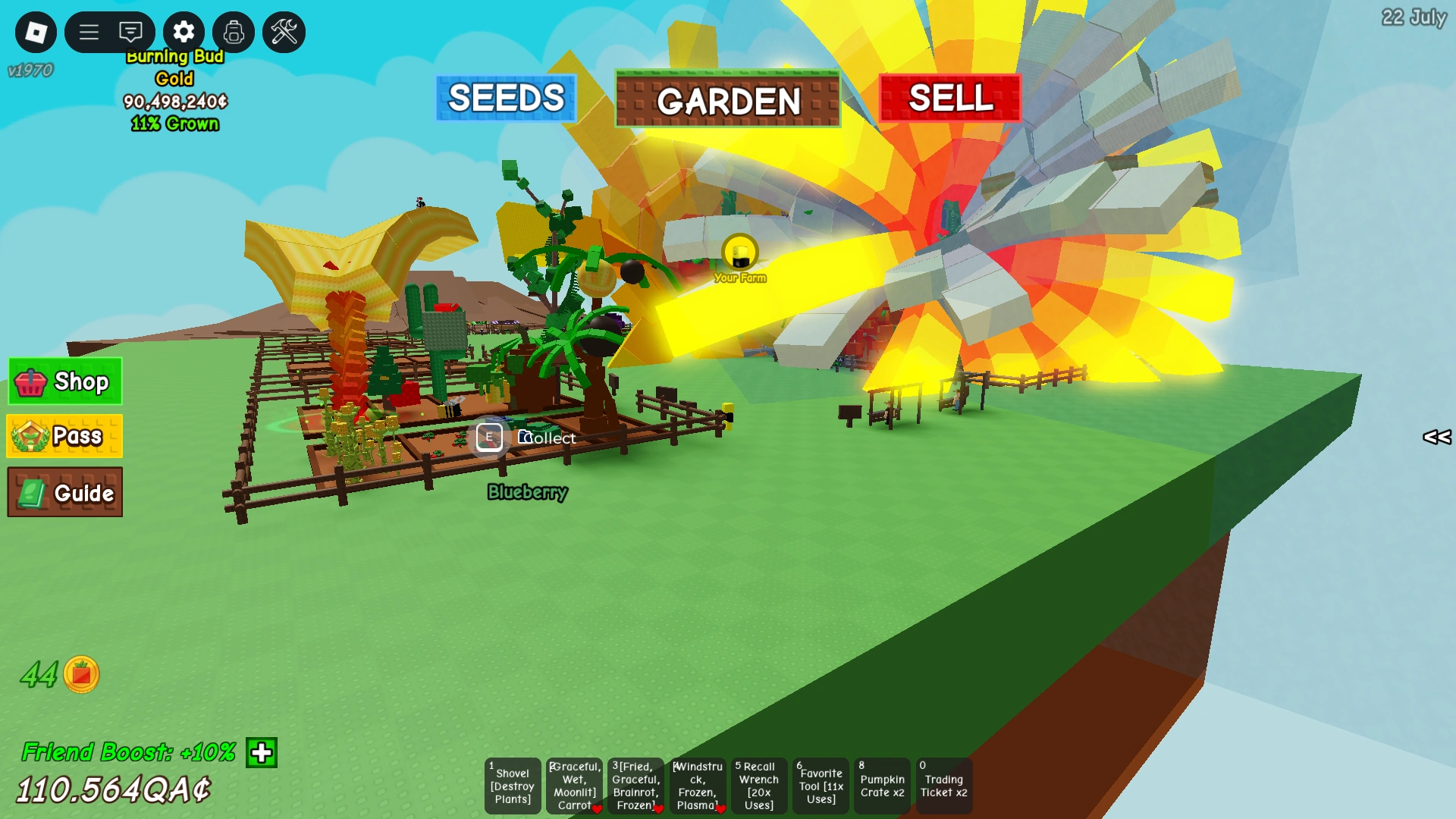The image size is (1456, 819).
Task: Open the hammer and wrench crafting icon
Action: (284, 32)
